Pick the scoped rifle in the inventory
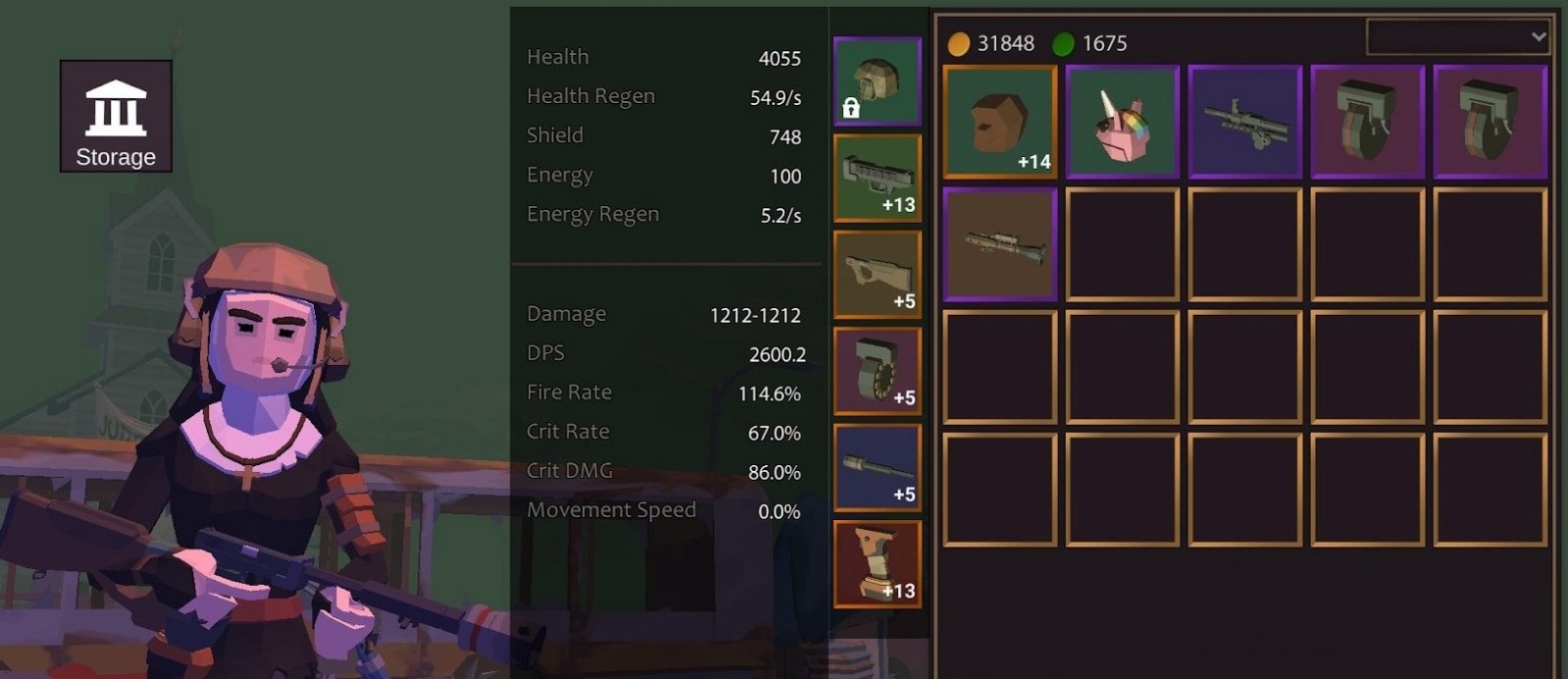This screenshot has height=679, width=1568. (x=999, y=244)
